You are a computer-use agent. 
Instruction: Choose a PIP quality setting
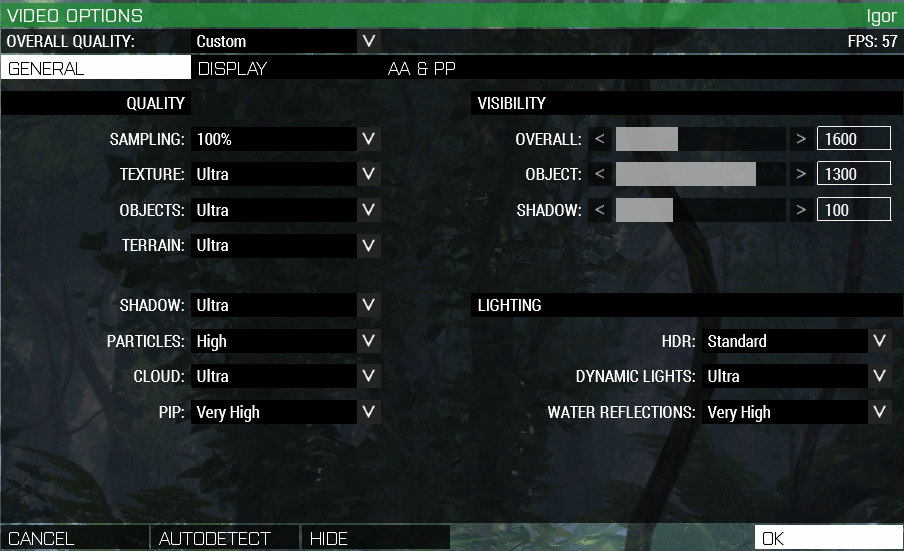pos(285,412)
